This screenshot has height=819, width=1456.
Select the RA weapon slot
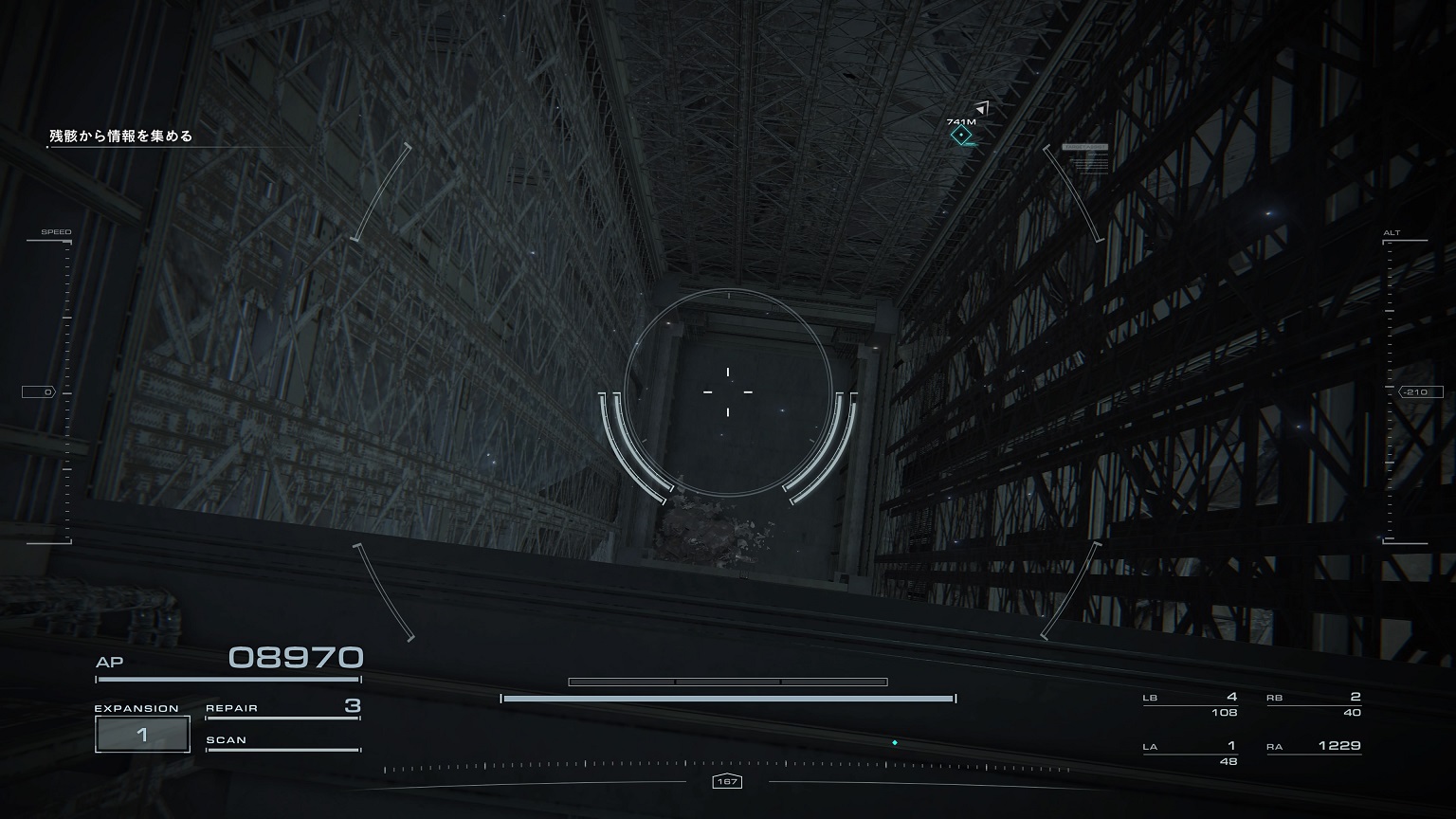(1314, 747)
